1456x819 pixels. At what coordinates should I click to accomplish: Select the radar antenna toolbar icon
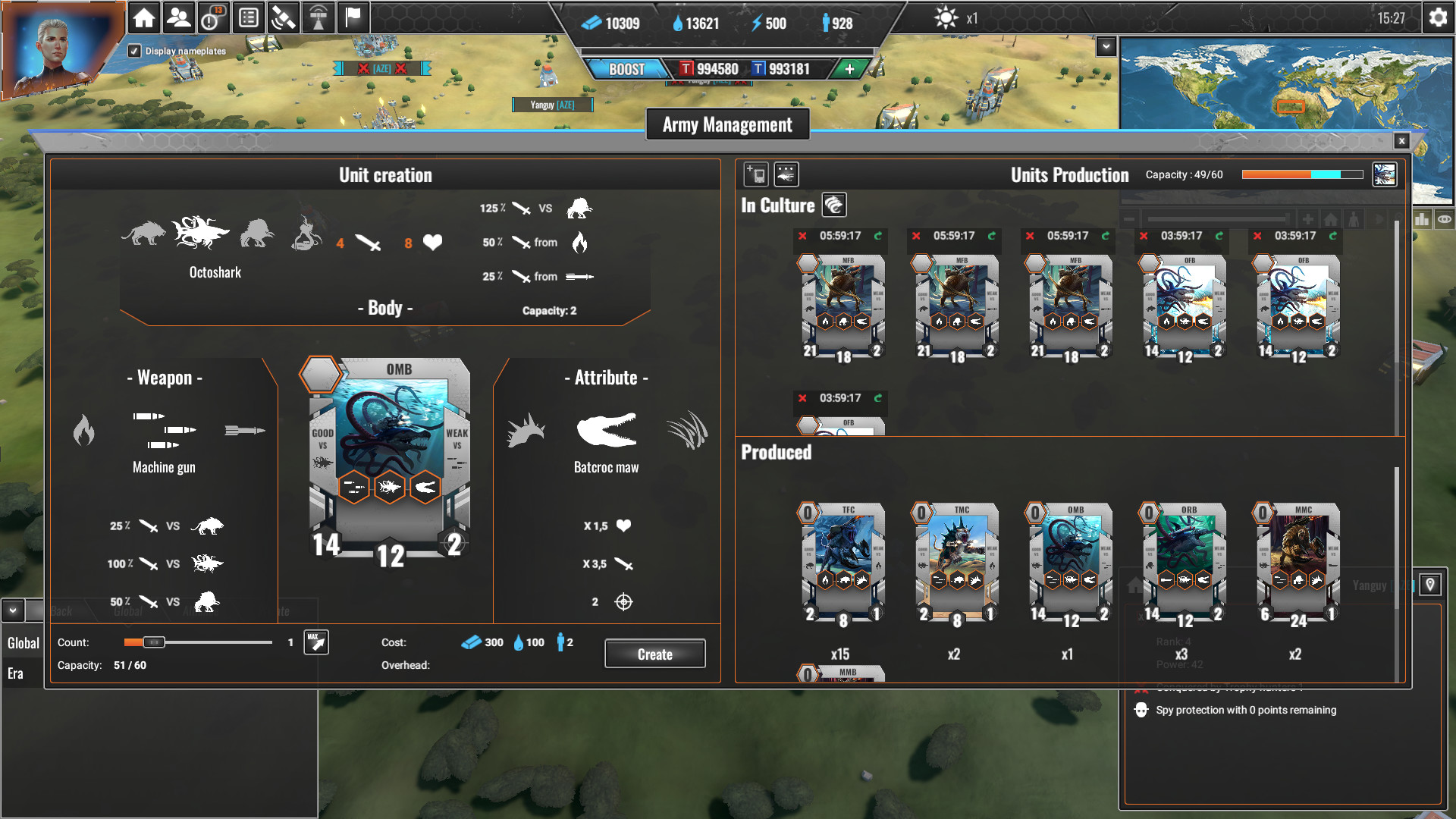click(318, 17)
